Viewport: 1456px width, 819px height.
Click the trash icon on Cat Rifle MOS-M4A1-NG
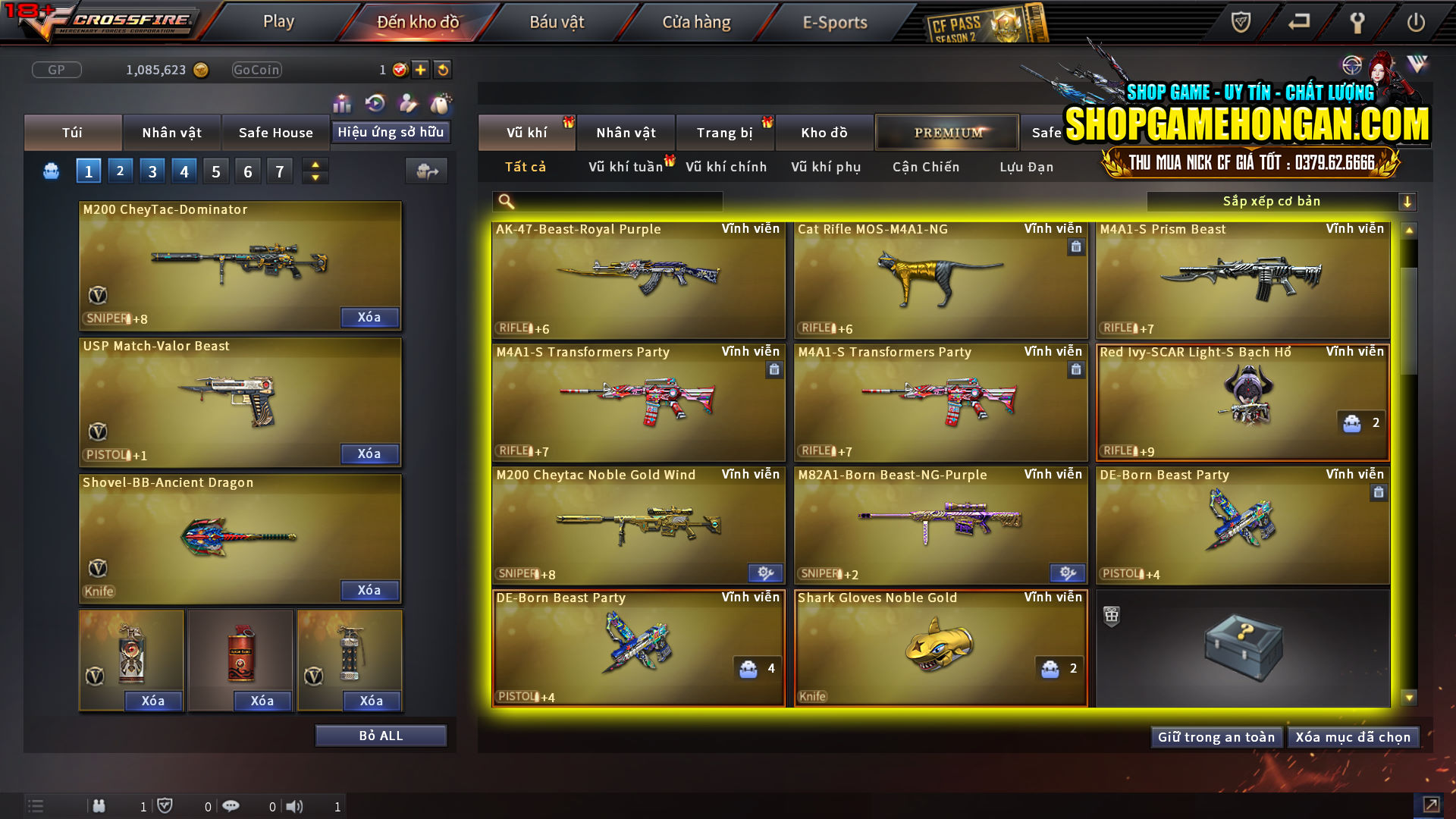1075,247
